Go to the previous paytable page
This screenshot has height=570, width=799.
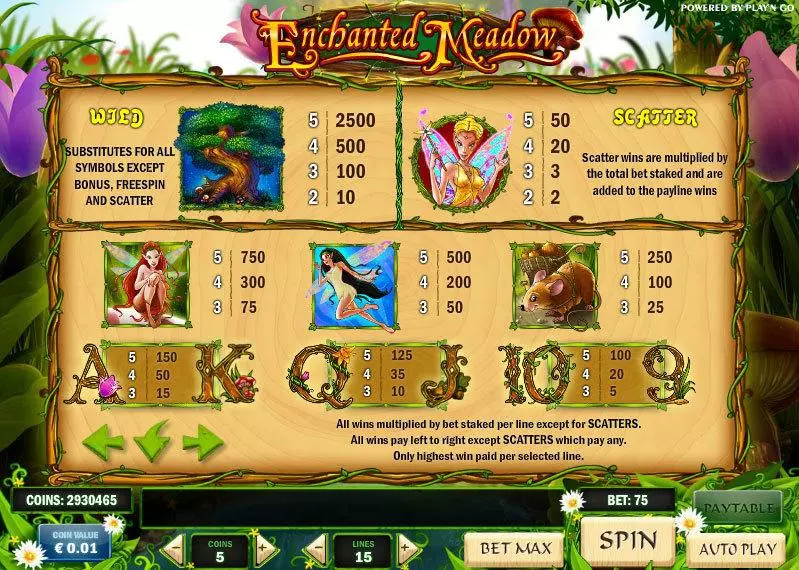point(103,440)
